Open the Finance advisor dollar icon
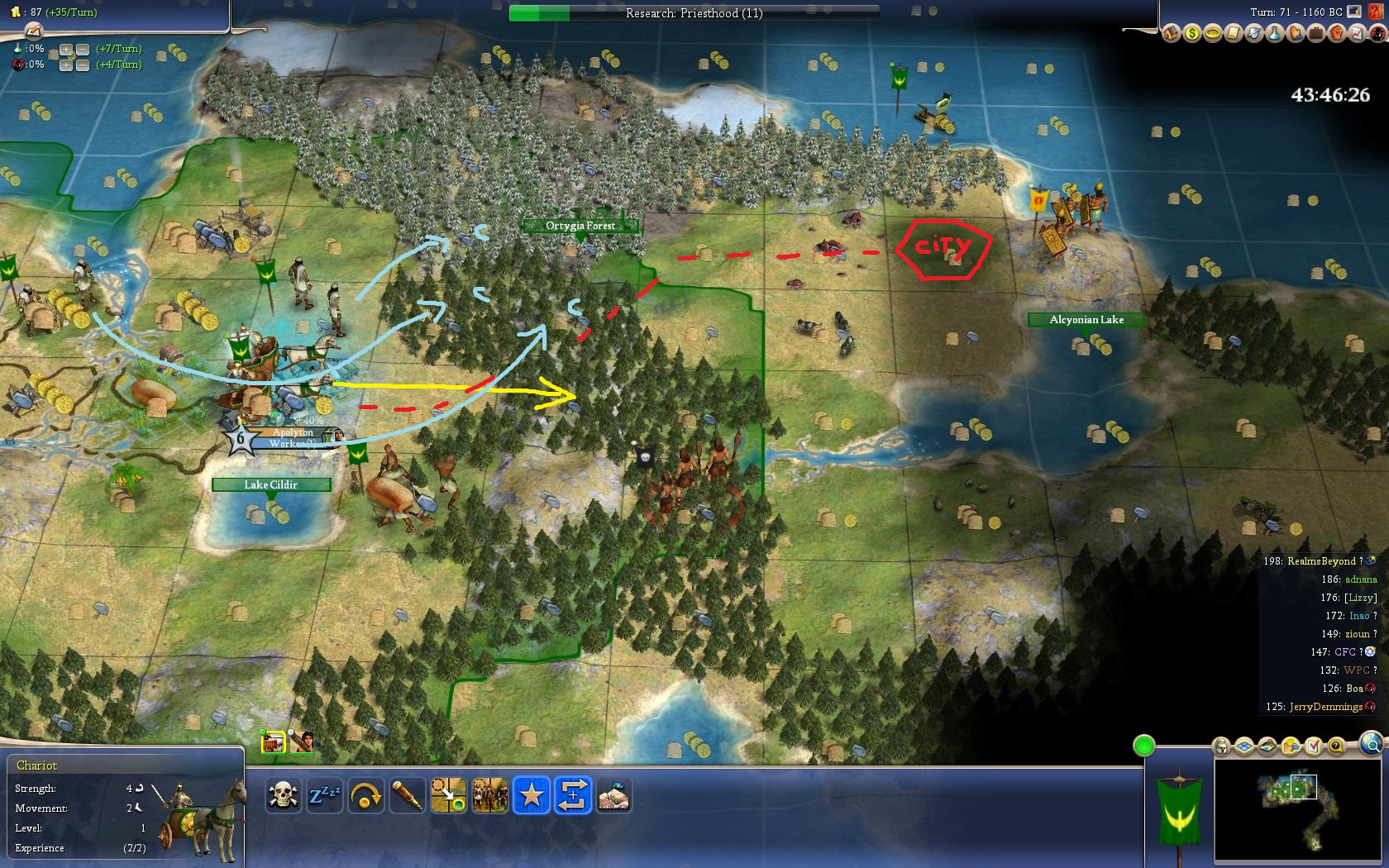 coord(1191,33)
